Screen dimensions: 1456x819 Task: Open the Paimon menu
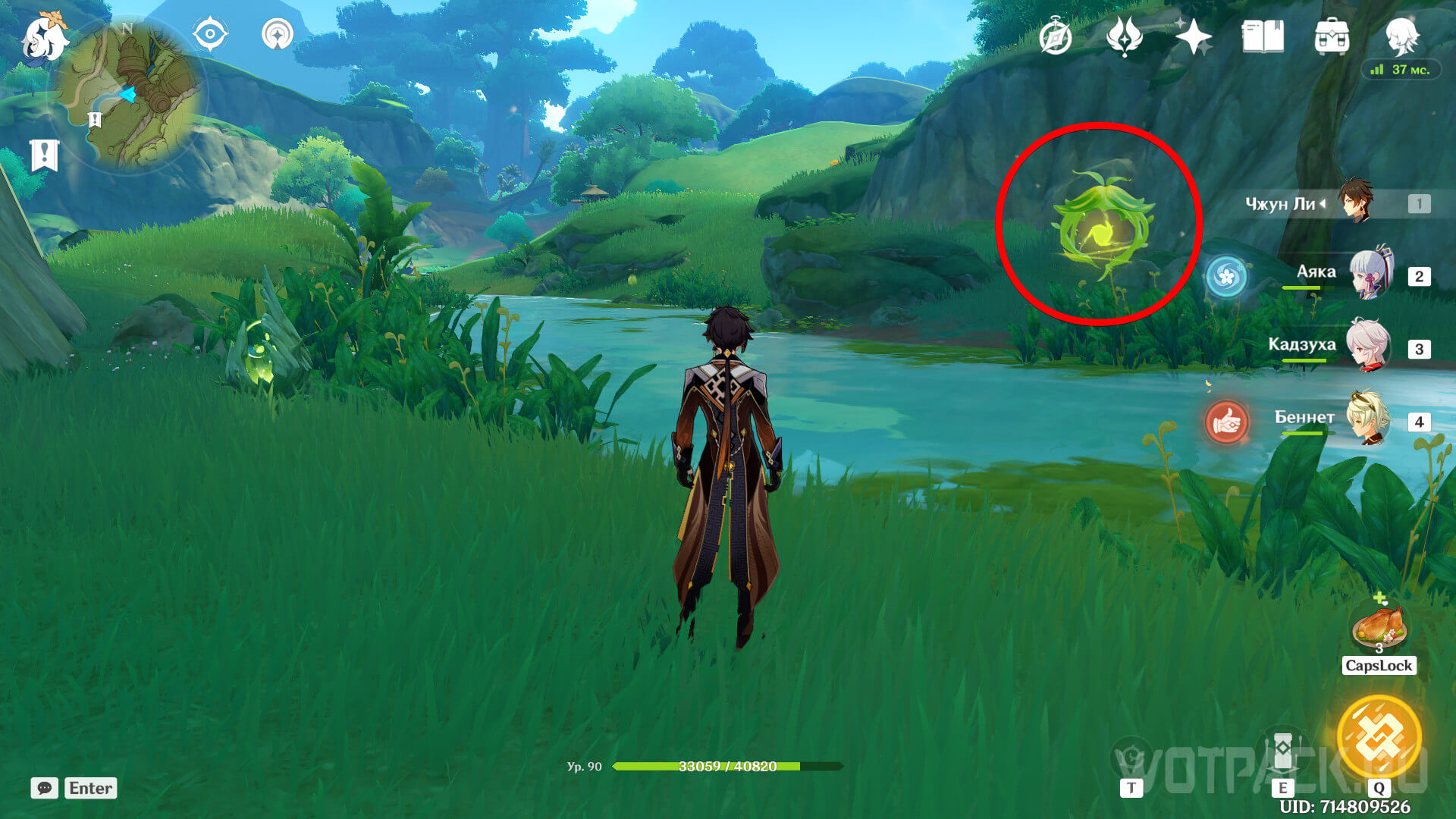[x=43, y=38]
